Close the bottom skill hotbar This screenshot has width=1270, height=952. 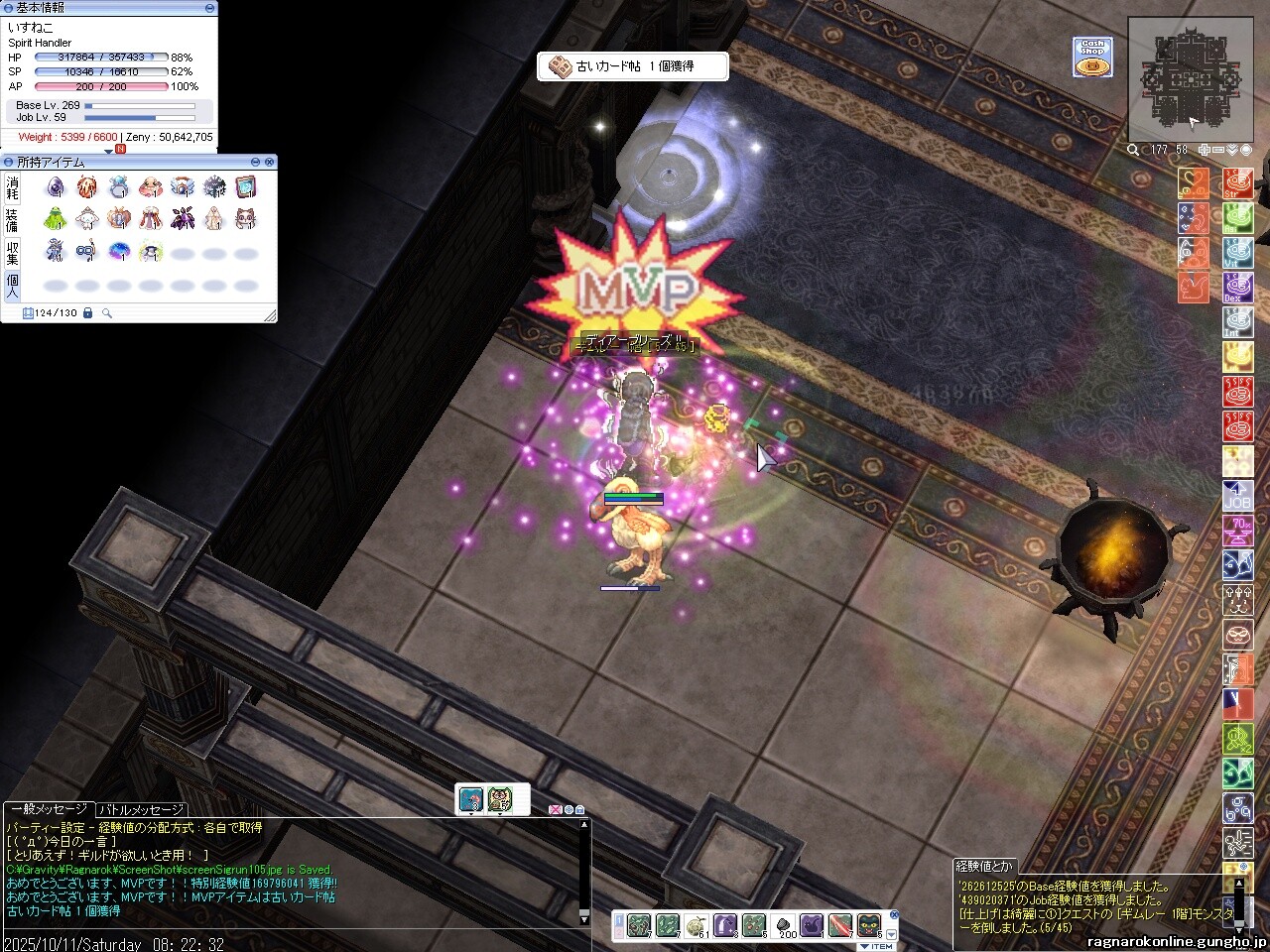pos(894,915)
